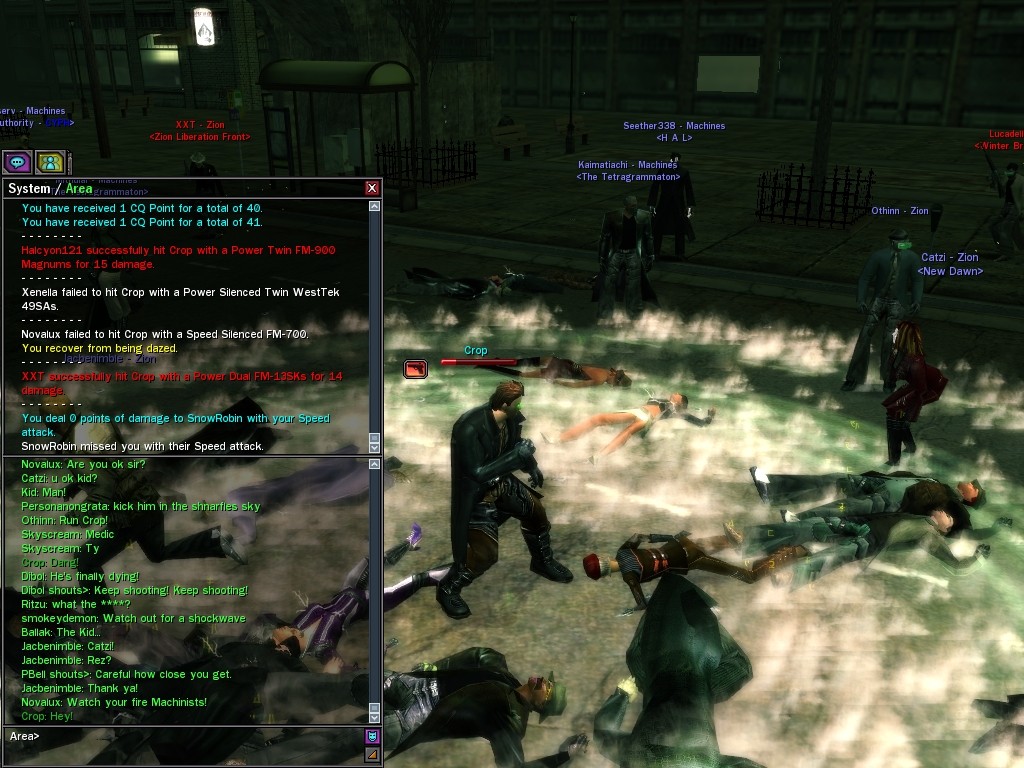Select the red pistol icon beside Crop
Image resolution: width=1024 pixels, height=768 pixels.
pyautogui.click(x=415, y=369)
